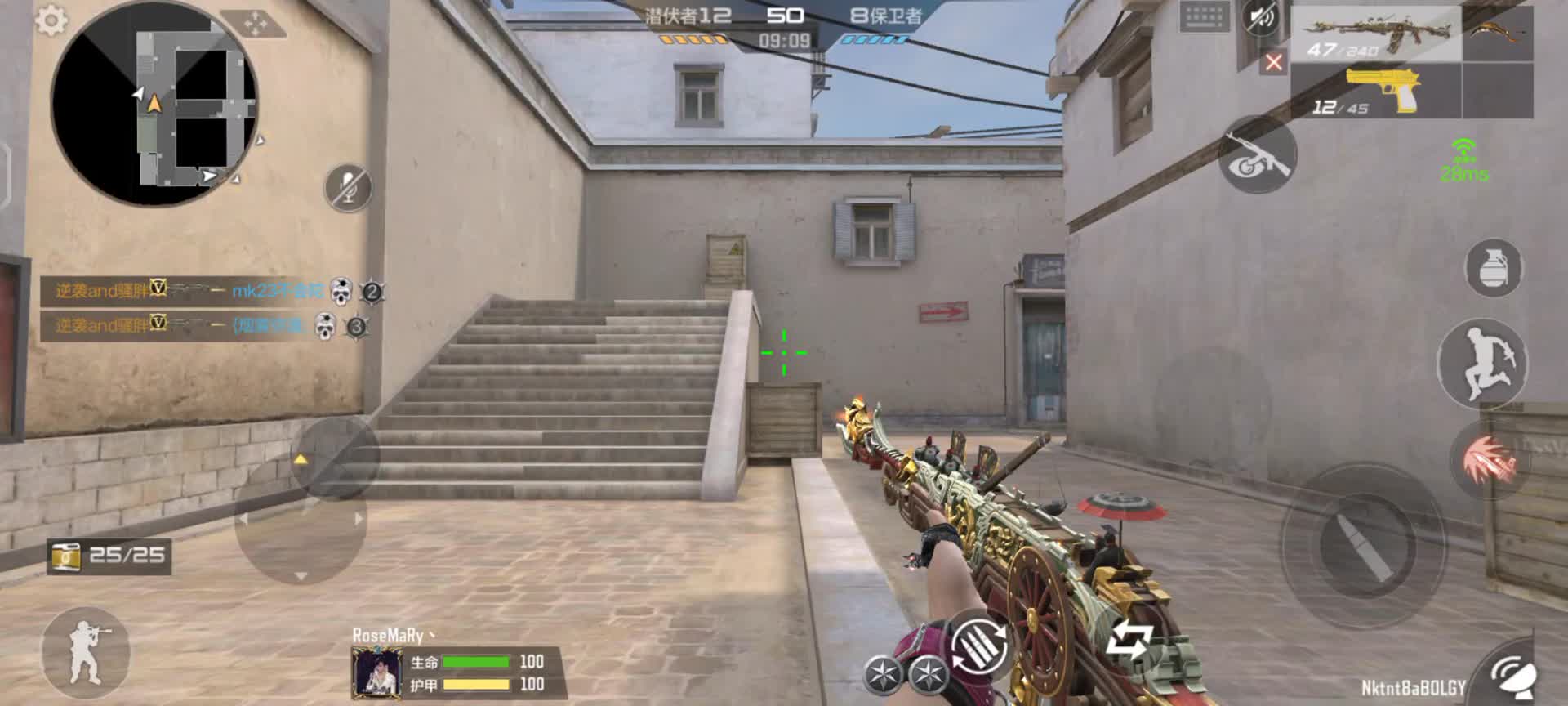Tap the four-arrow layout icon by minimap

(x=256, y=25)
